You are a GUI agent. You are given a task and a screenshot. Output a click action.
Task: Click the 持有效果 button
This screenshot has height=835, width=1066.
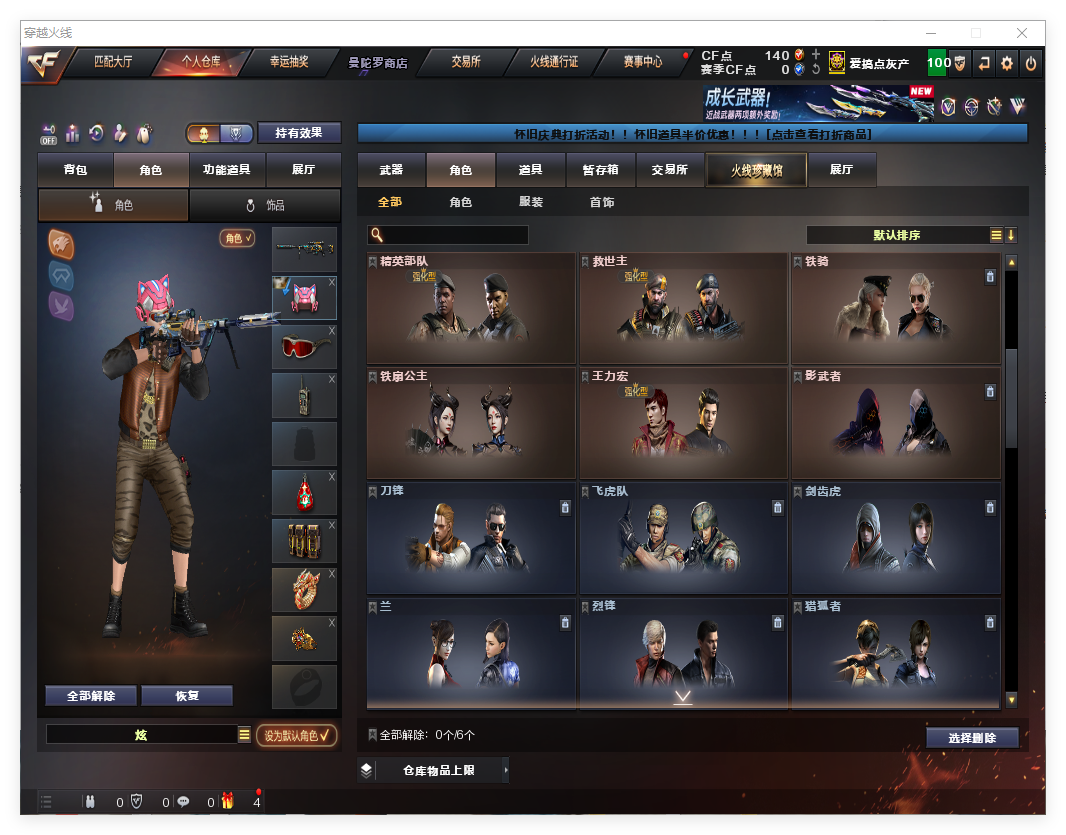coord(299,133)
